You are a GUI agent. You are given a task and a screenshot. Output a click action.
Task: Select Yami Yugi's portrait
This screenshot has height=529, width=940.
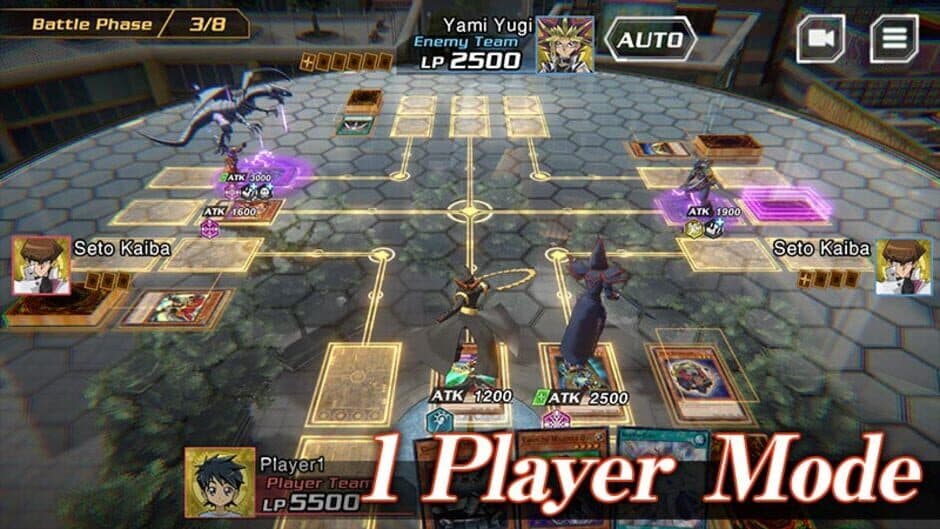click(565, 44)
